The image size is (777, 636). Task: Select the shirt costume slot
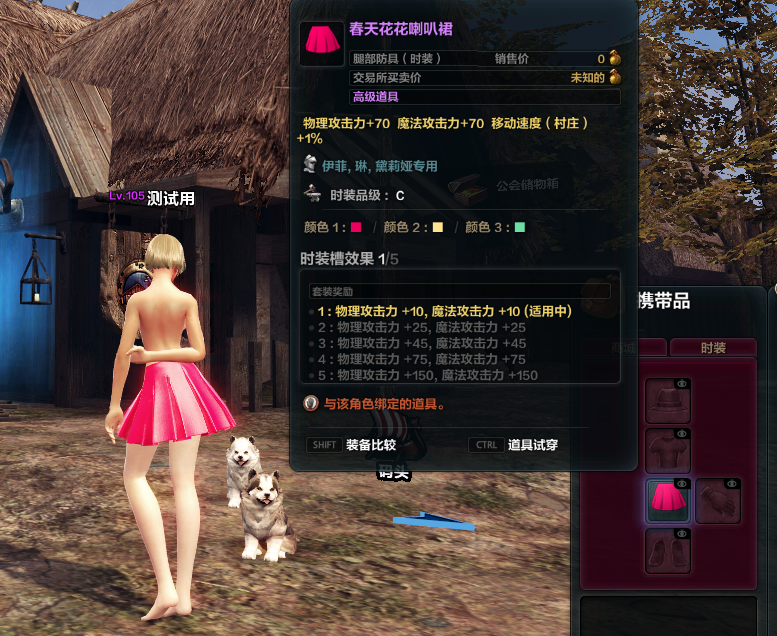click(x=665, y=451)
